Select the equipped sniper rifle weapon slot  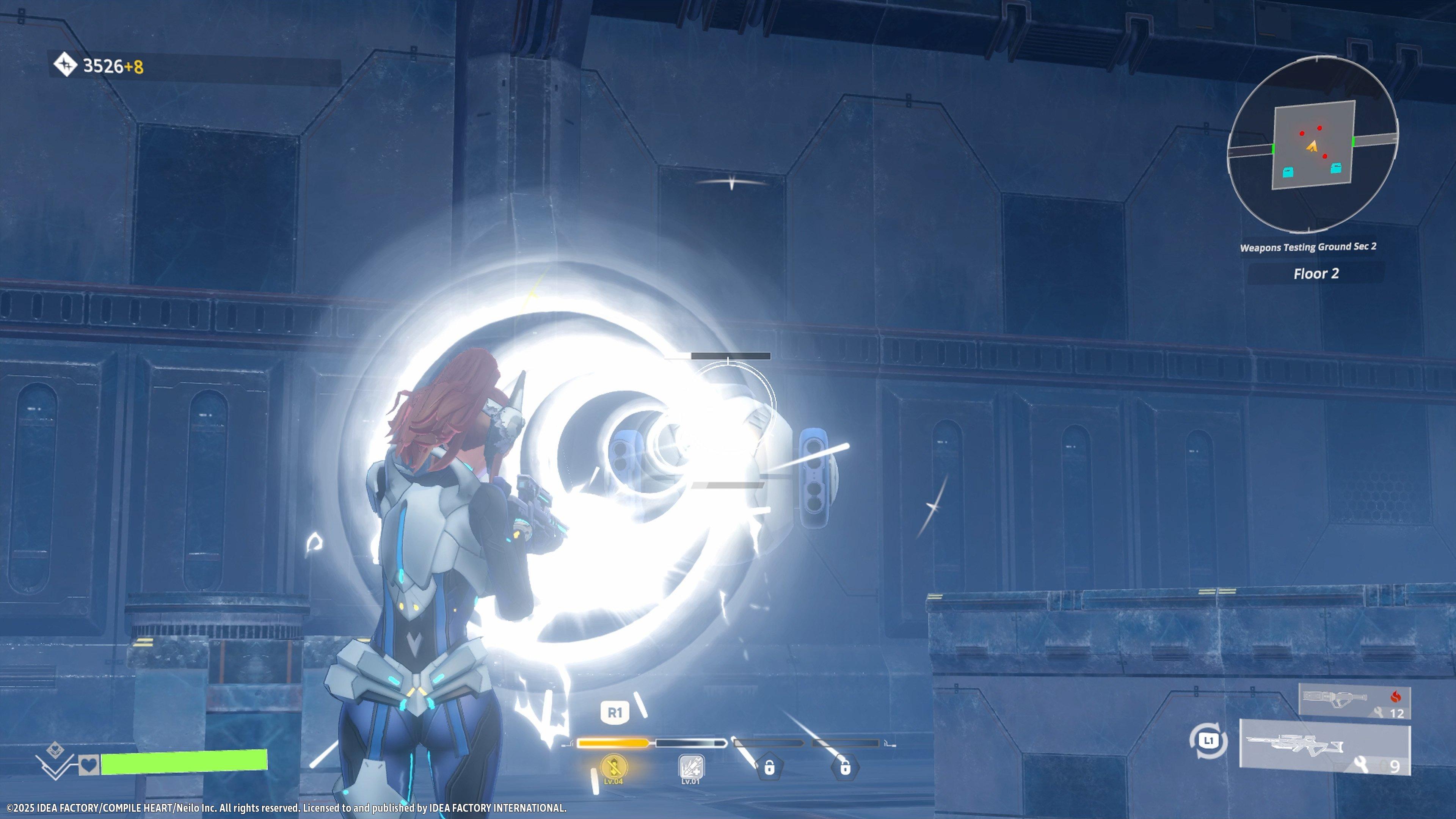tap(1324, 747)
